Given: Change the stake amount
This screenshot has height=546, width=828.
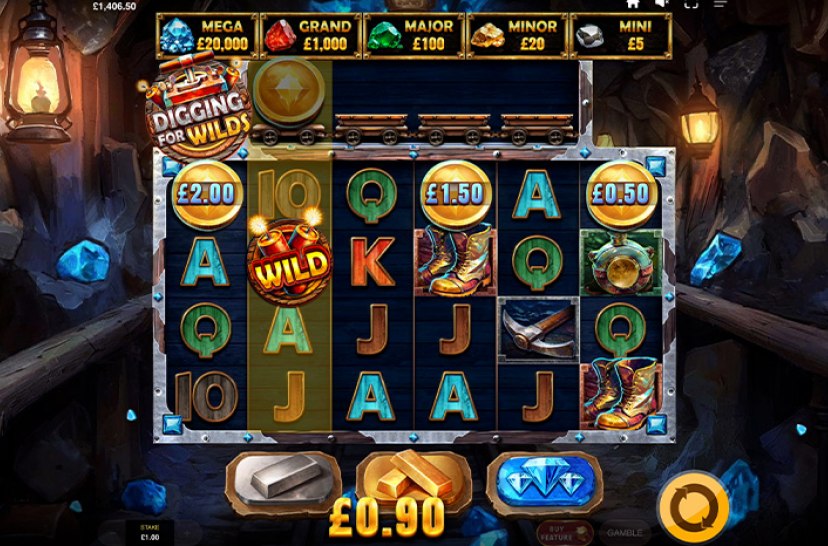Looking at the screenshot, I should (x=148, y=533).
